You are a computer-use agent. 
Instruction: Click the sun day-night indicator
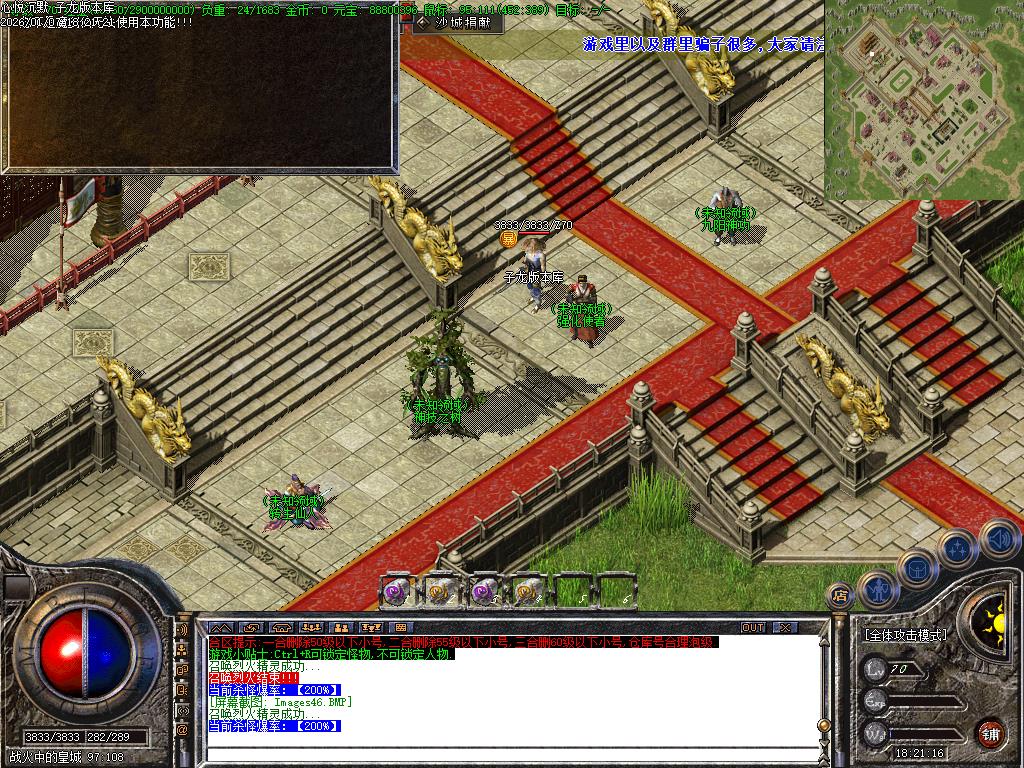click(994, 612)
